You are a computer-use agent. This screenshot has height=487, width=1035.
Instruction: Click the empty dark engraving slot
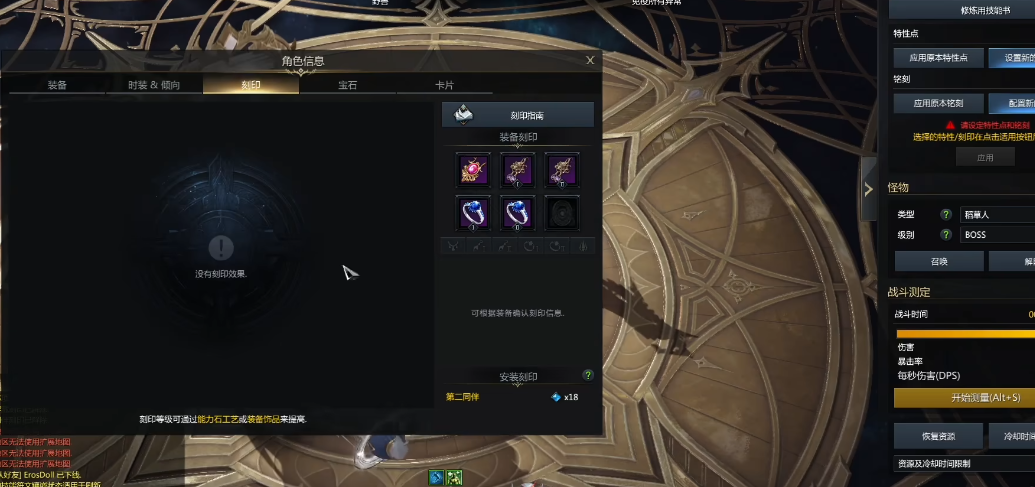[x=562, y=214]
